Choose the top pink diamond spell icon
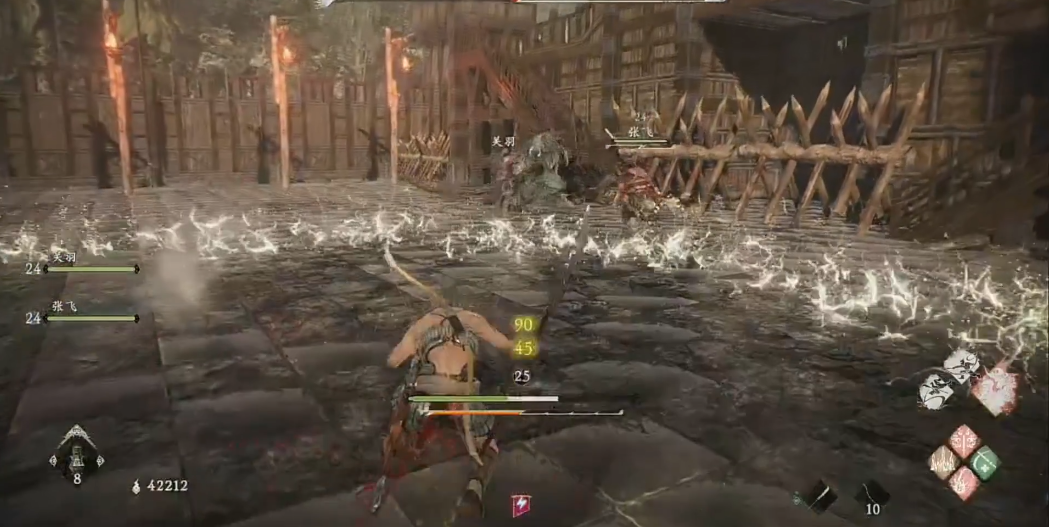This screenshot has width=1049, height=527. pyautogui.click(x=964, y=441)
